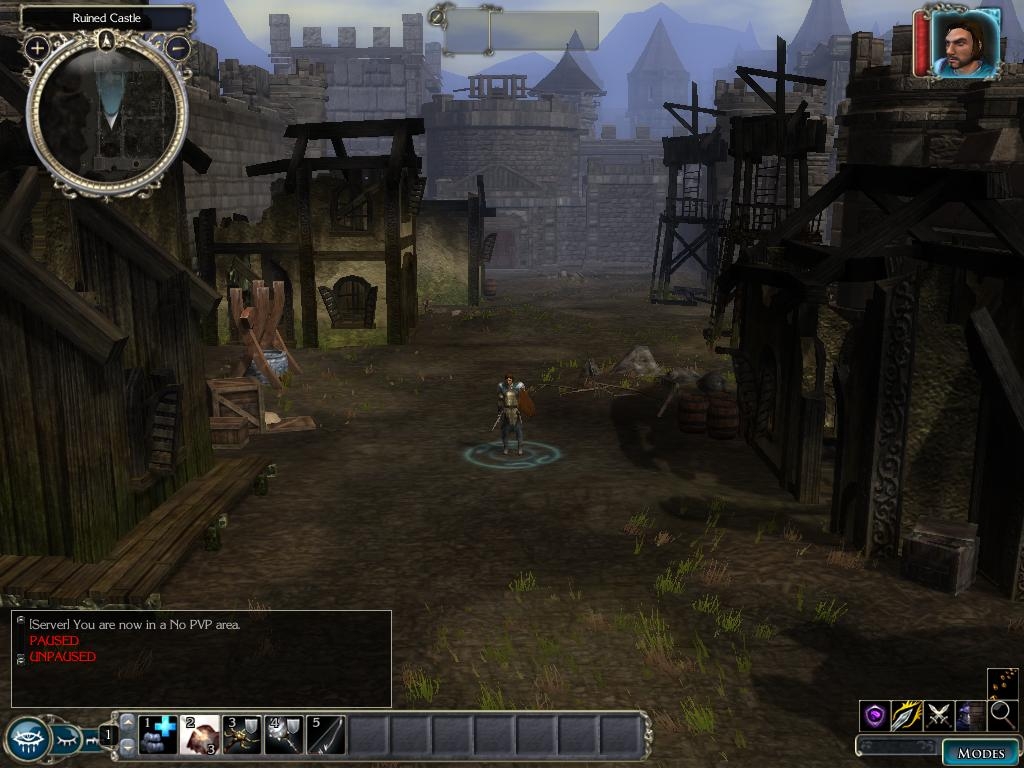Toggle the golden-winged blade mode
This screenshot has width=1024, height=768.
point(907,715)
